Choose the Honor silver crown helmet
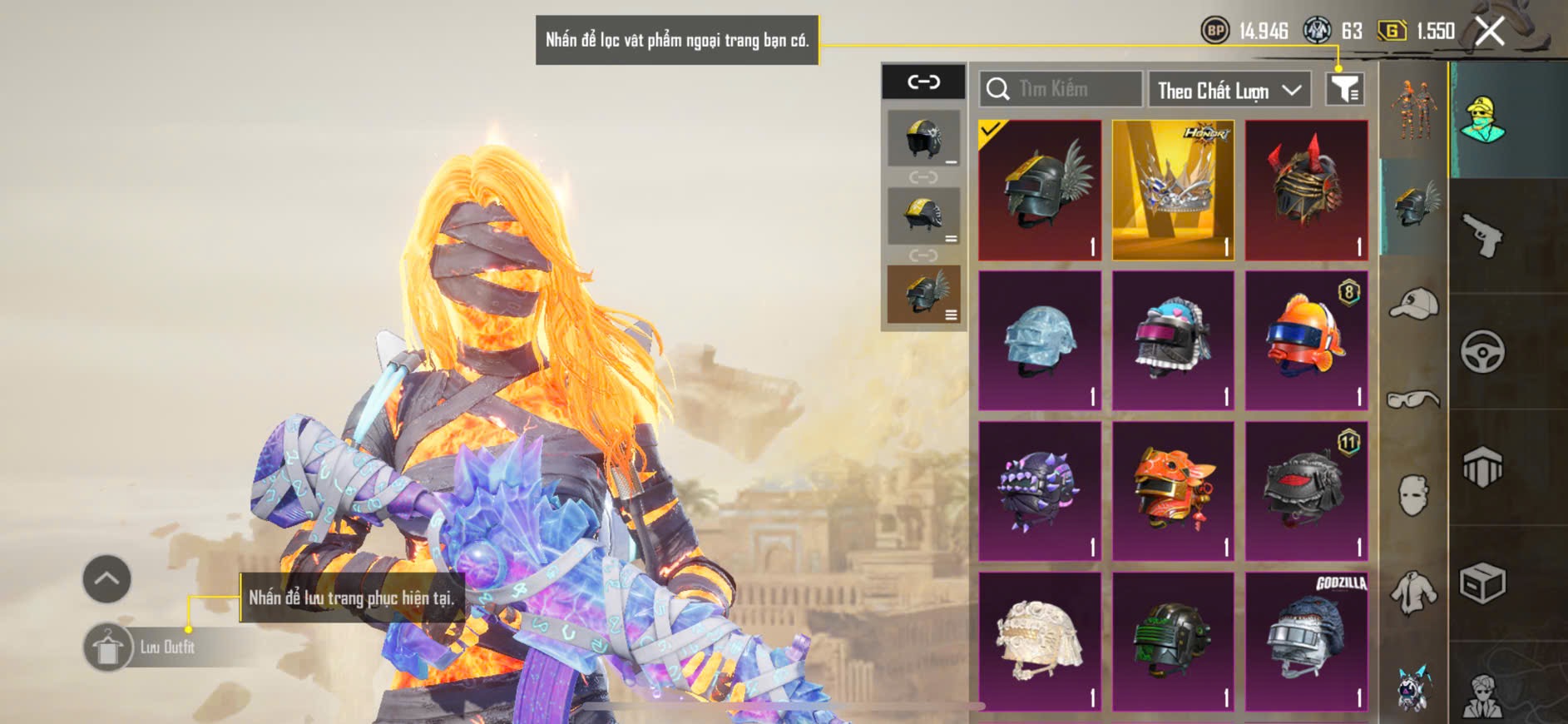Viewport: 1568px width, 724px height. (x=1173, y=190)
